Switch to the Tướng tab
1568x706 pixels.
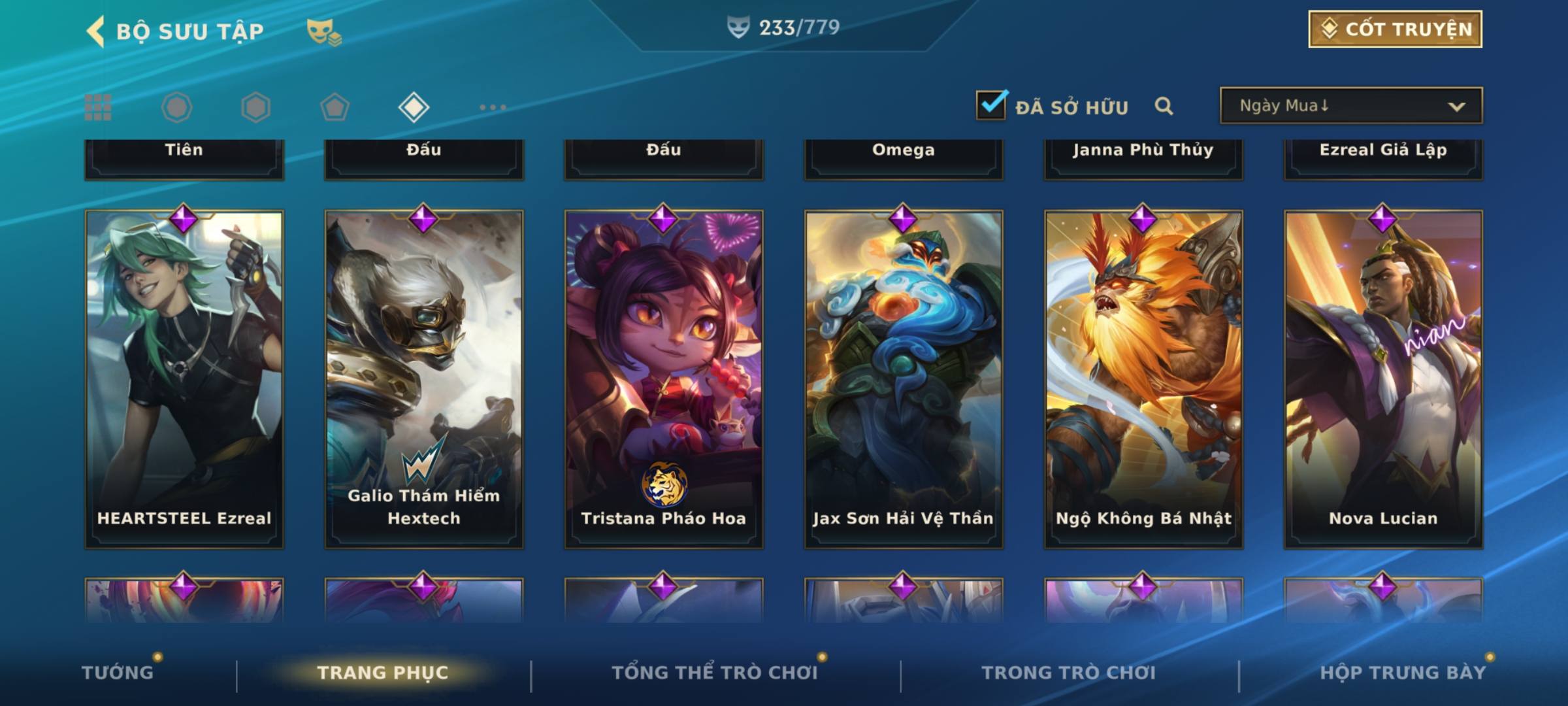point(118,672)
